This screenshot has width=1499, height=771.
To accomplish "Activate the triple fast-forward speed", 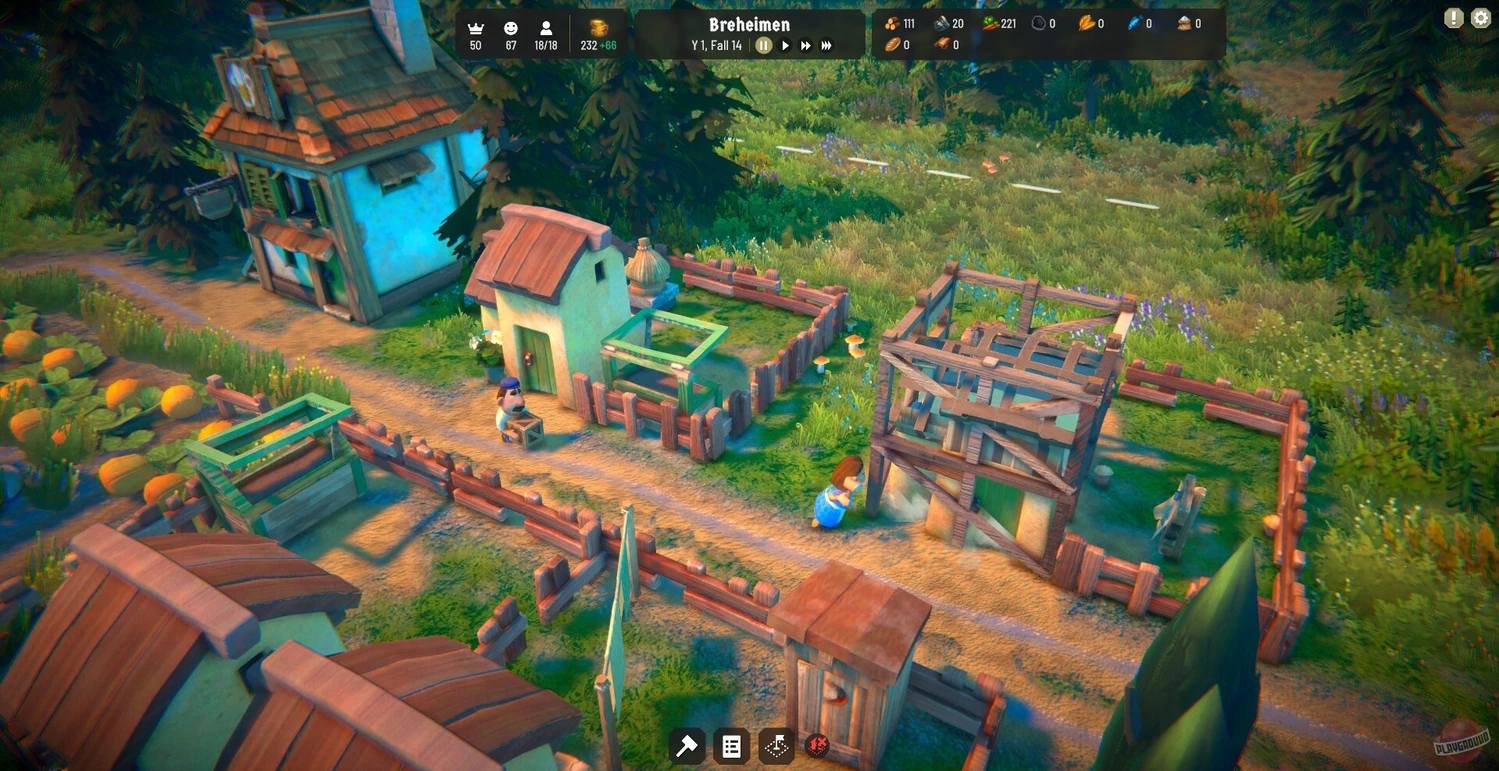I will pyautogui.click(x=827, y=45).
